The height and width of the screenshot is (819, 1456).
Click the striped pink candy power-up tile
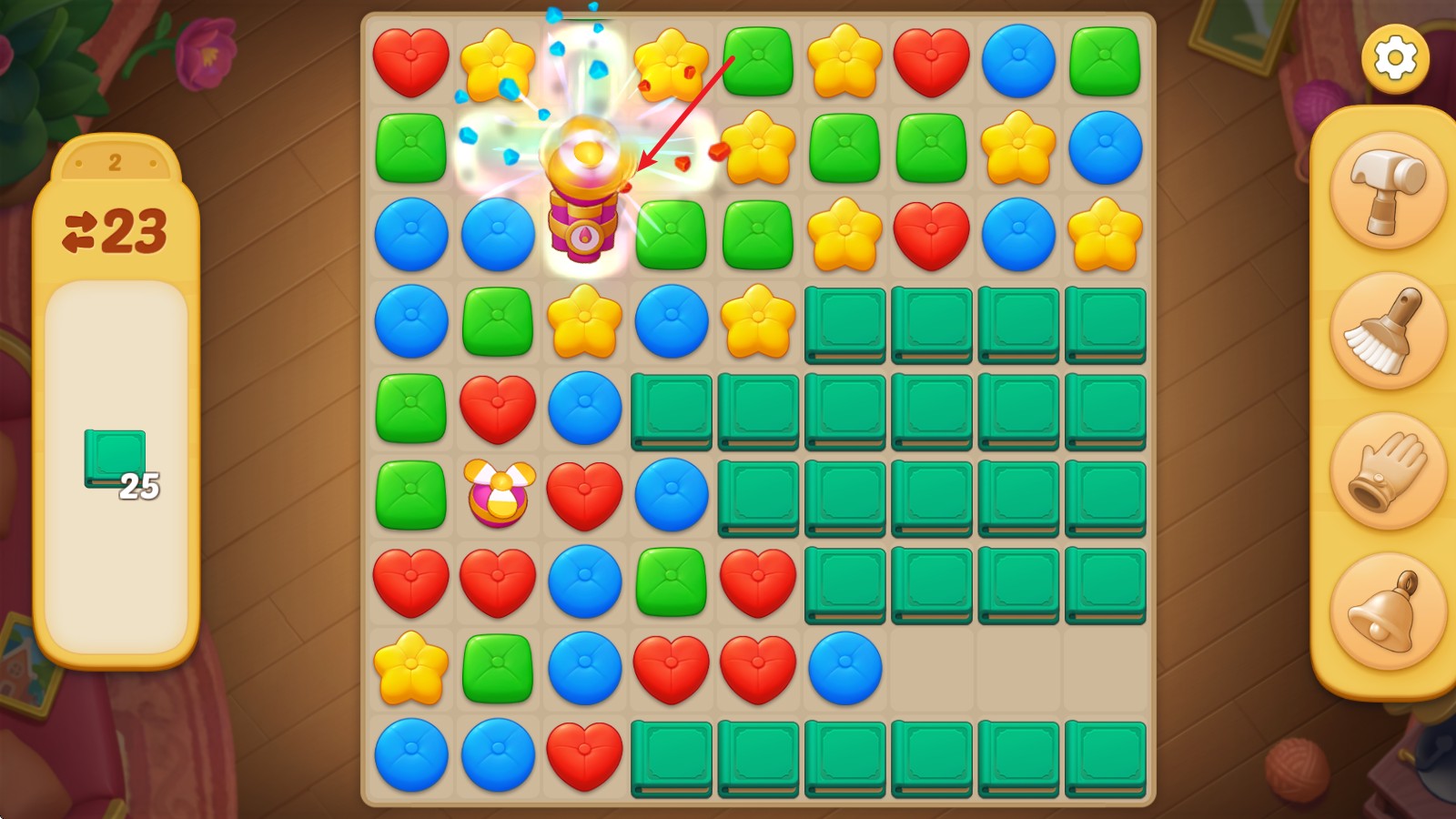click(499, 494)
